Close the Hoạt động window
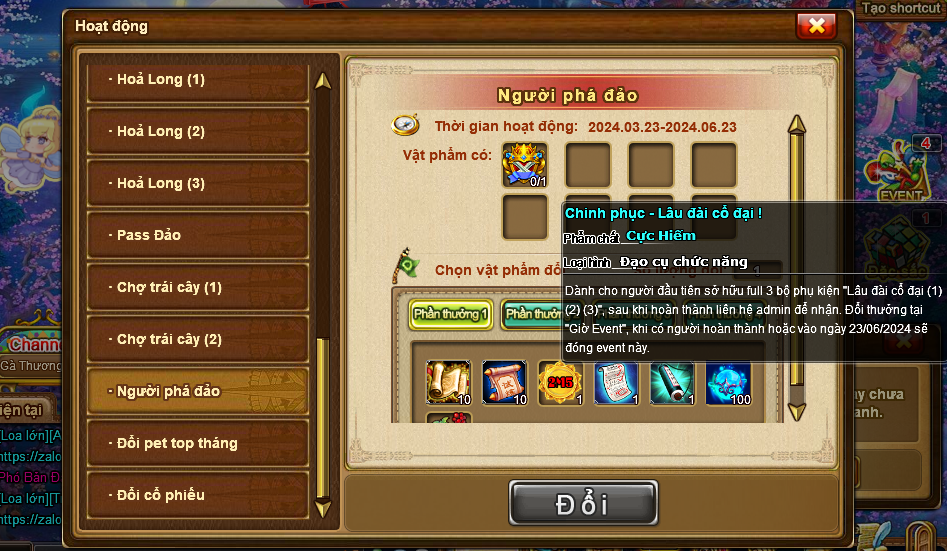This screenshot has width=947, height=551. tap(816, 26)
